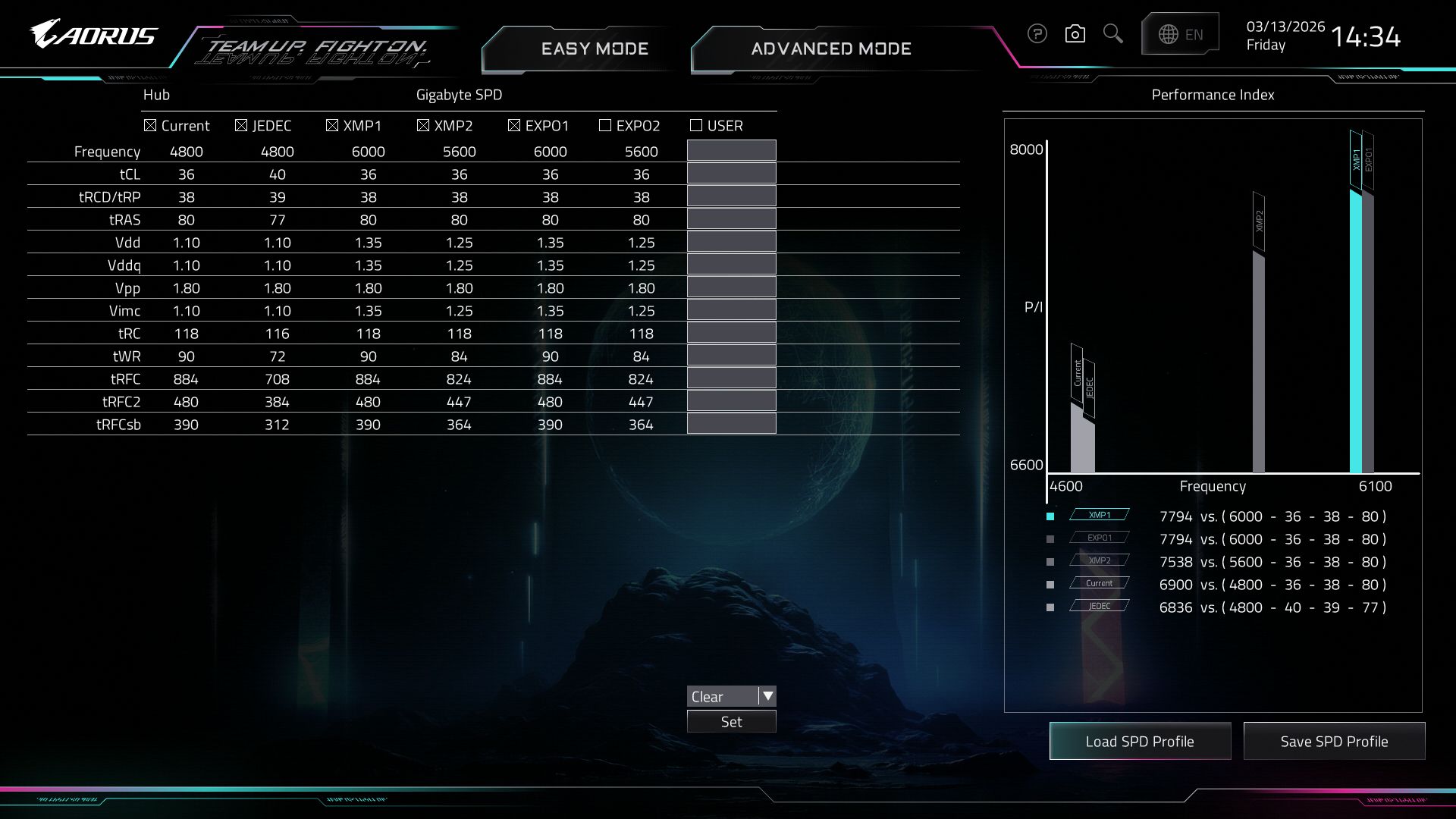Open the magnifying glass search
This screenshot has width=1456, height=819.
[1112, 34]
